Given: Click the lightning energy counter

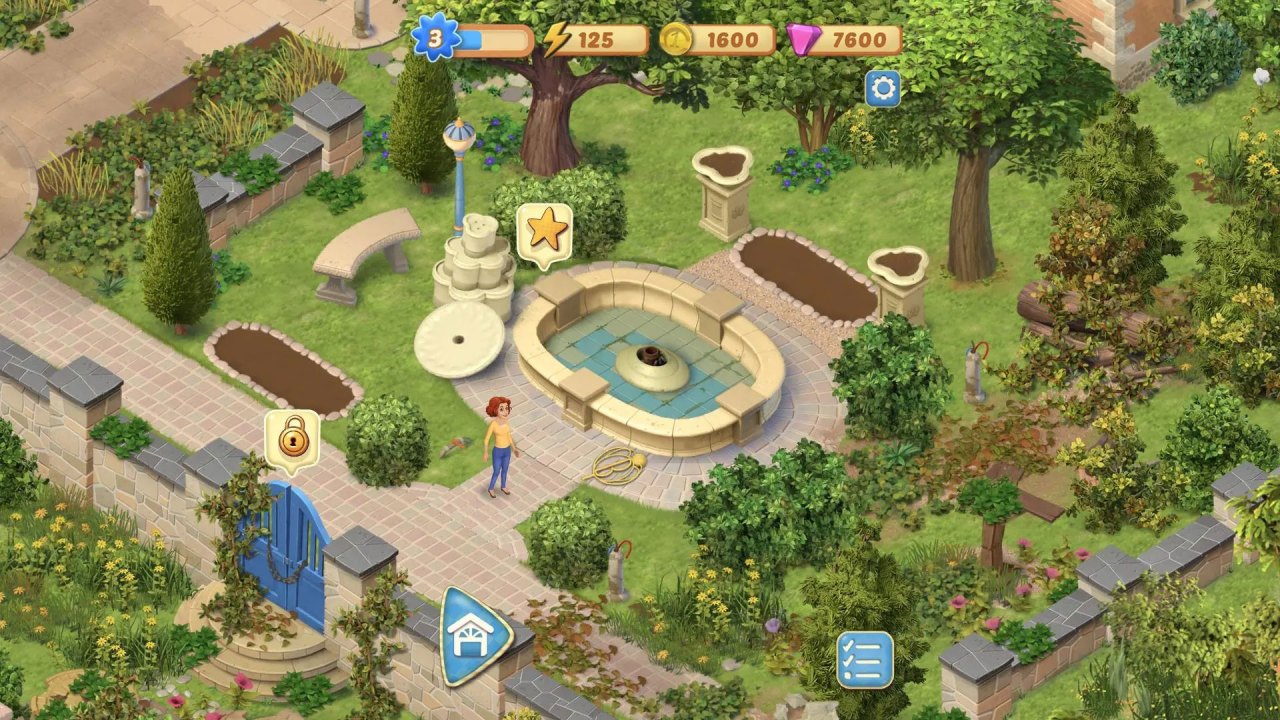Looking at the screenshot, I should pos(597,40).
